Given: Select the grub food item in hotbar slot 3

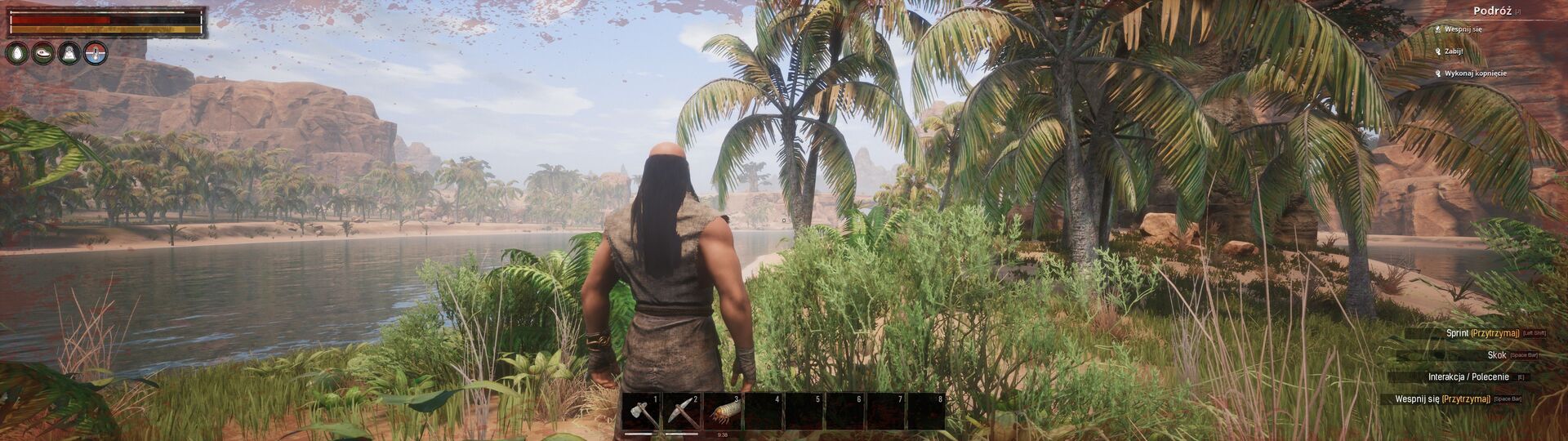Looking at the screenshot, I should coord(723,412).
